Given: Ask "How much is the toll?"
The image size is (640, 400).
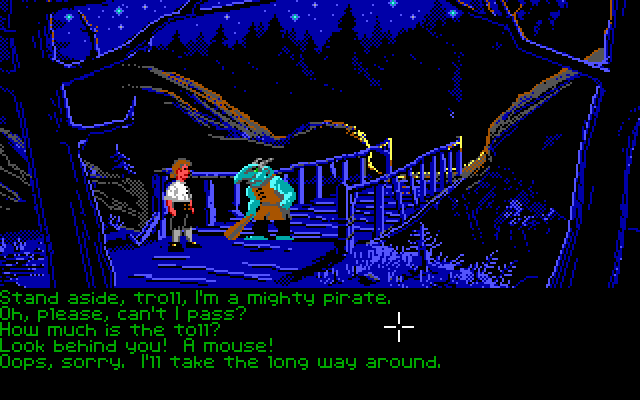Looking at the screenshot, I should pyautogui.click(x=110, y=330).
